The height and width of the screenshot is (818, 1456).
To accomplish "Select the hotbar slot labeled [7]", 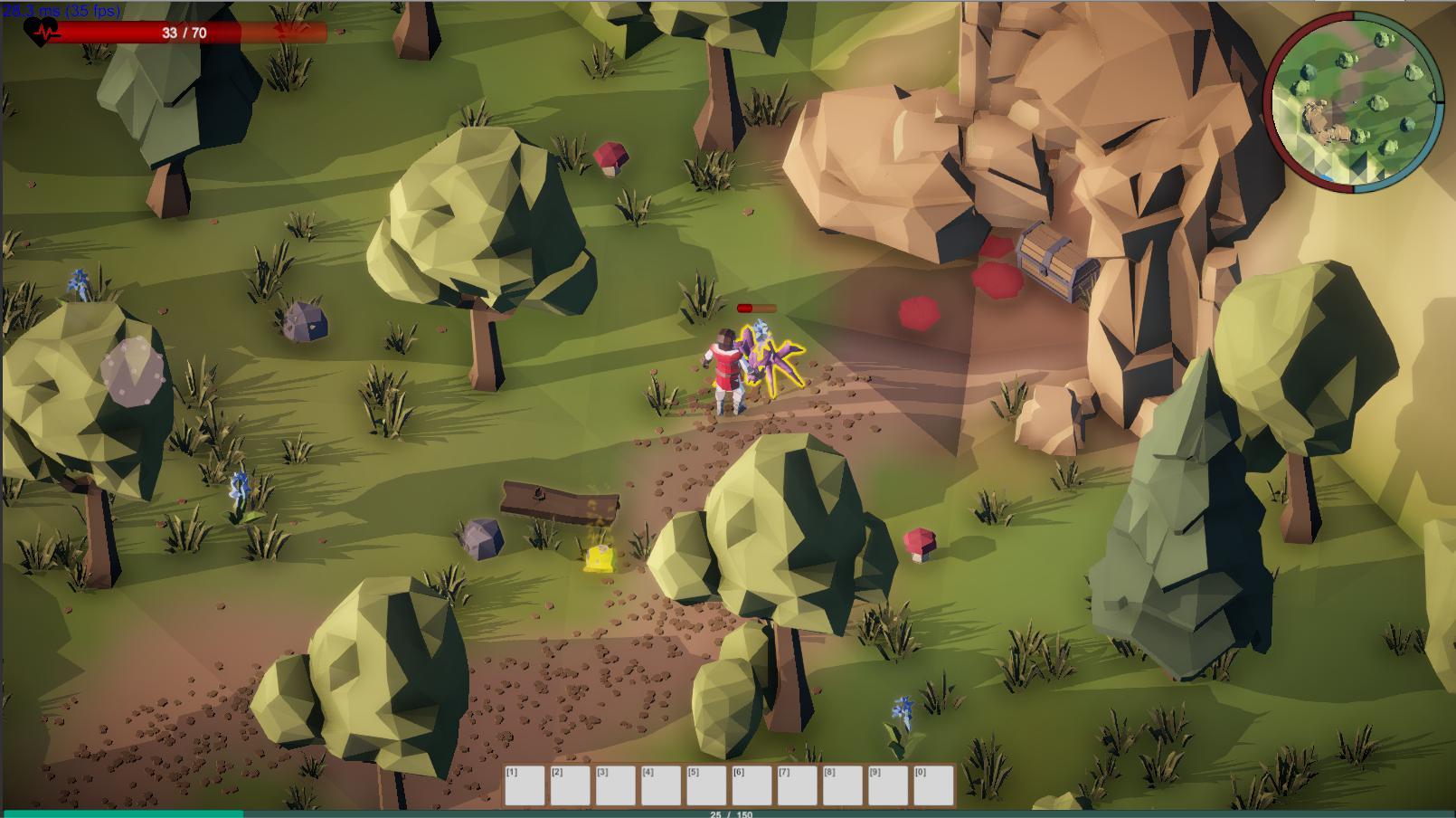I will pos(797,785).
